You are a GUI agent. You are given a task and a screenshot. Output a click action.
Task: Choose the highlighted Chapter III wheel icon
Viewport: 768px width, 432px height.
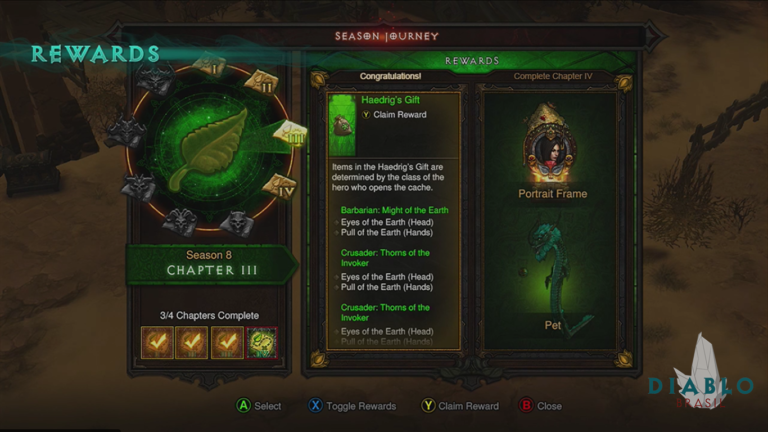click(290, 135)
